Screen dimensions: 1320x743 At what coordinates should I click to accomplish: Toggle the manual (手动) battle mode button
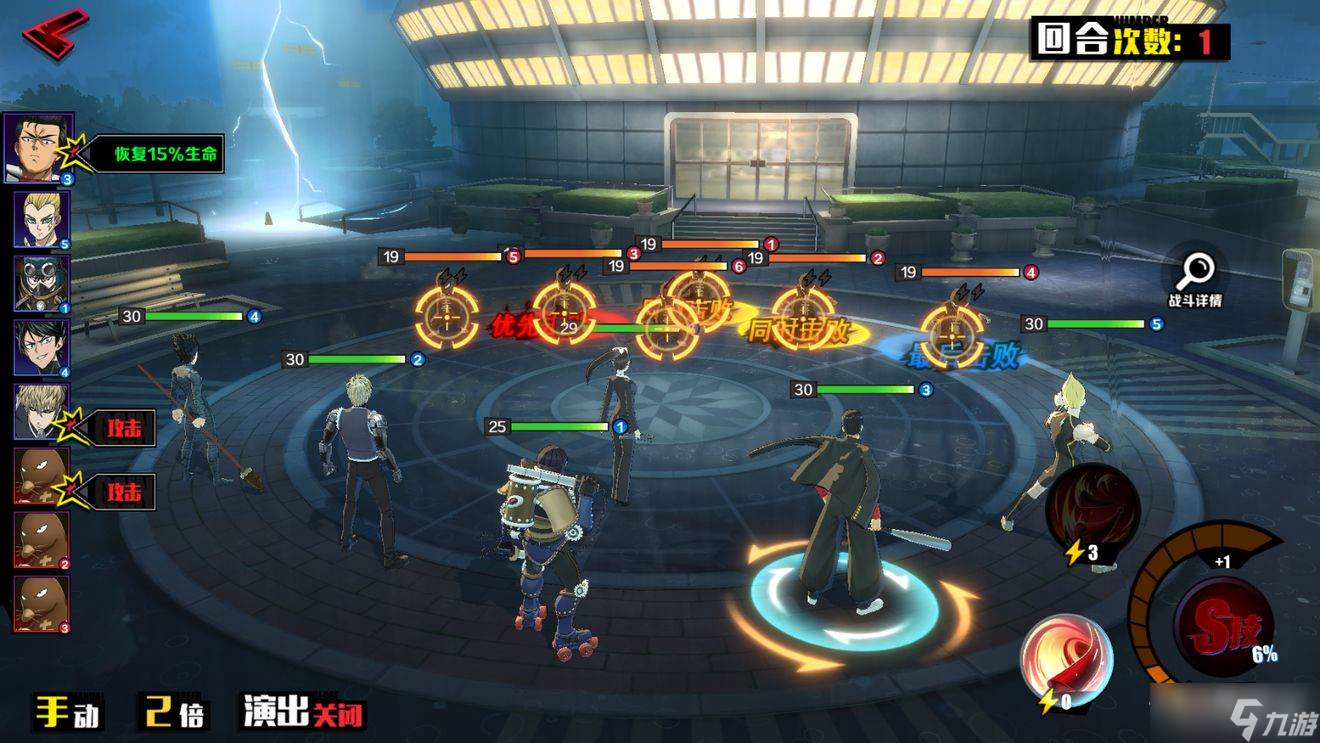[x=68, y=711]
